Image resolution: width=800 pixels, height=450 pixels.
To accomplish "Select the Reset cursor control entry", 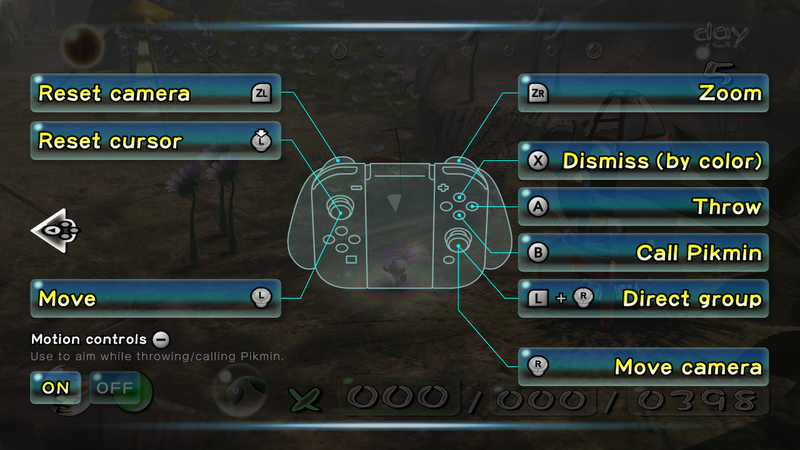I will [x=155, y=142].
